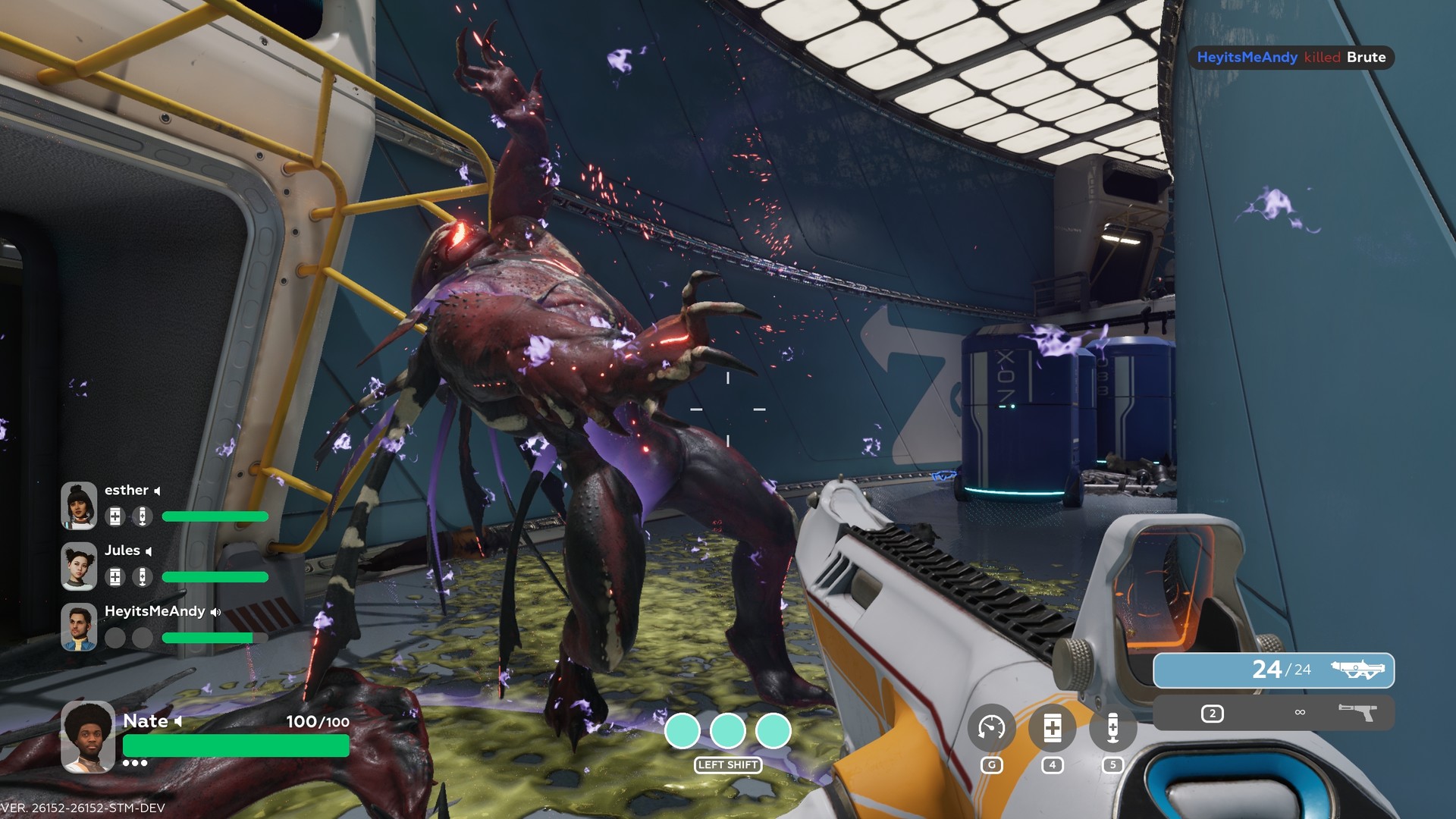Click the dash cooldown gauge icon near G

click(x=993, y=726)
